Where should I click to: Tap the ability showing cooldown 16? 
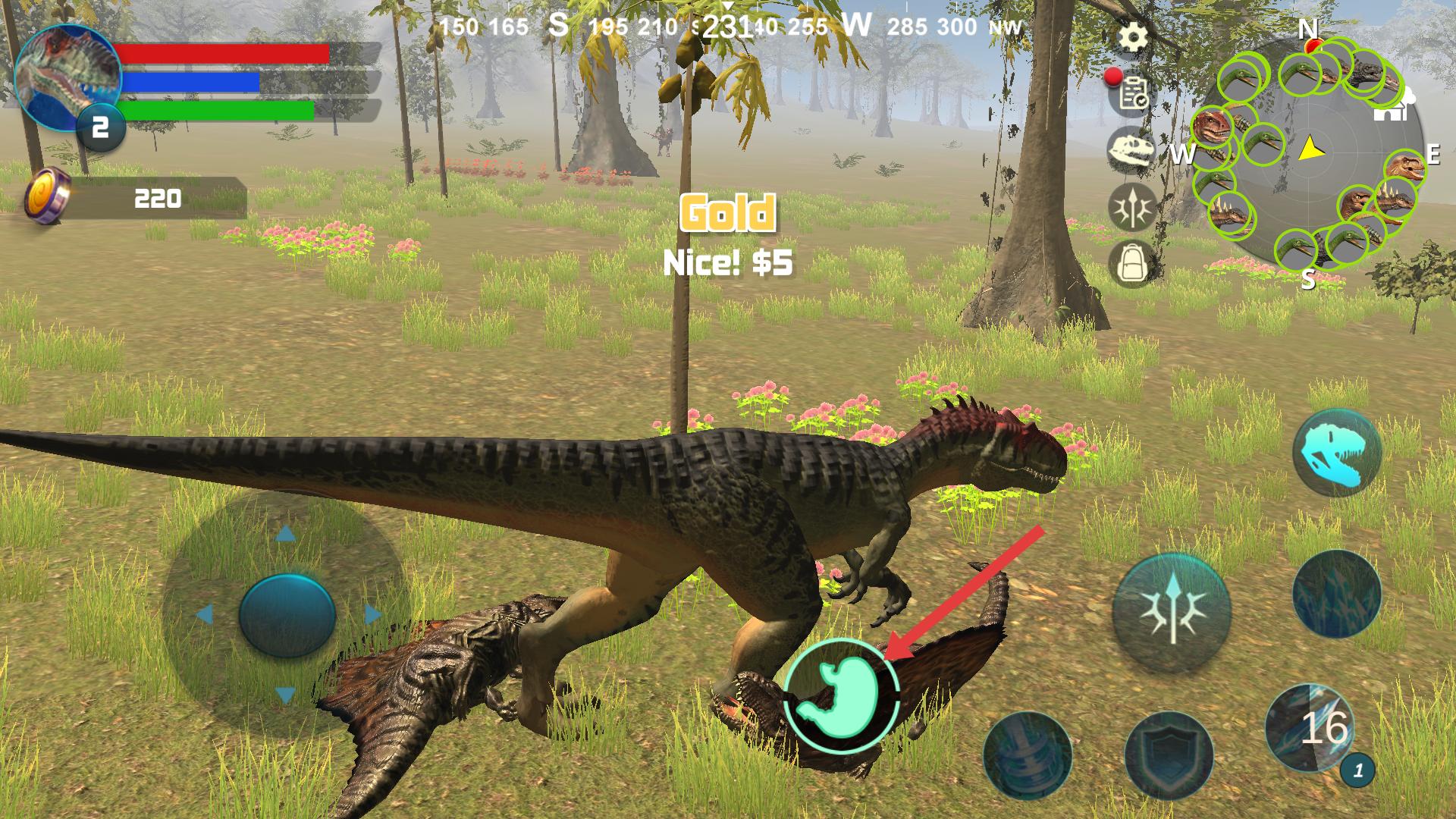coord(1310,726)
